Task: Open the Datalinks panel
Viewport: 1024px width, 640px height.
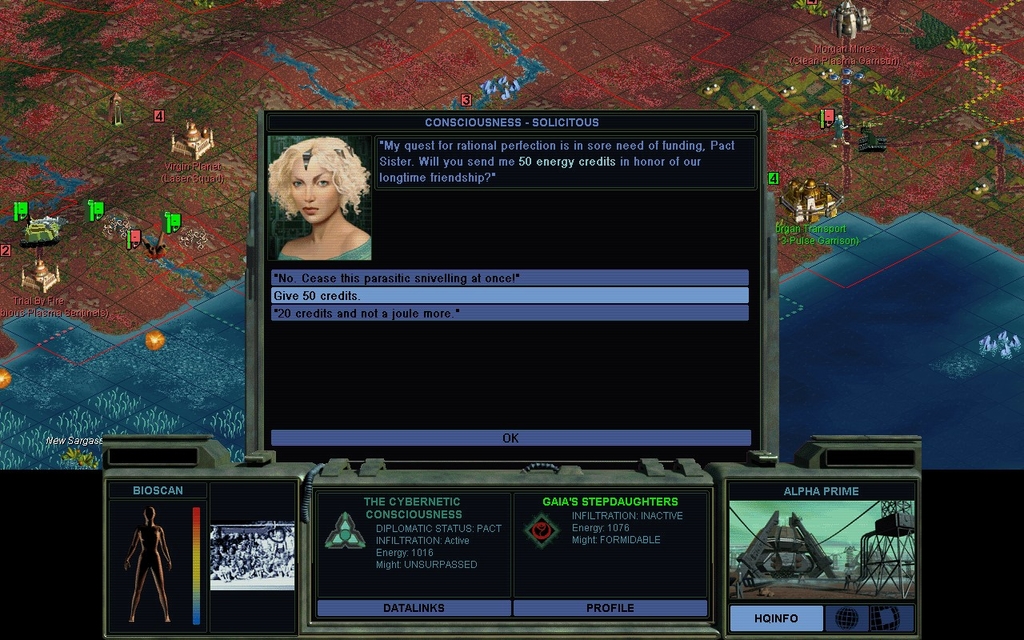Action: (413, 608)
